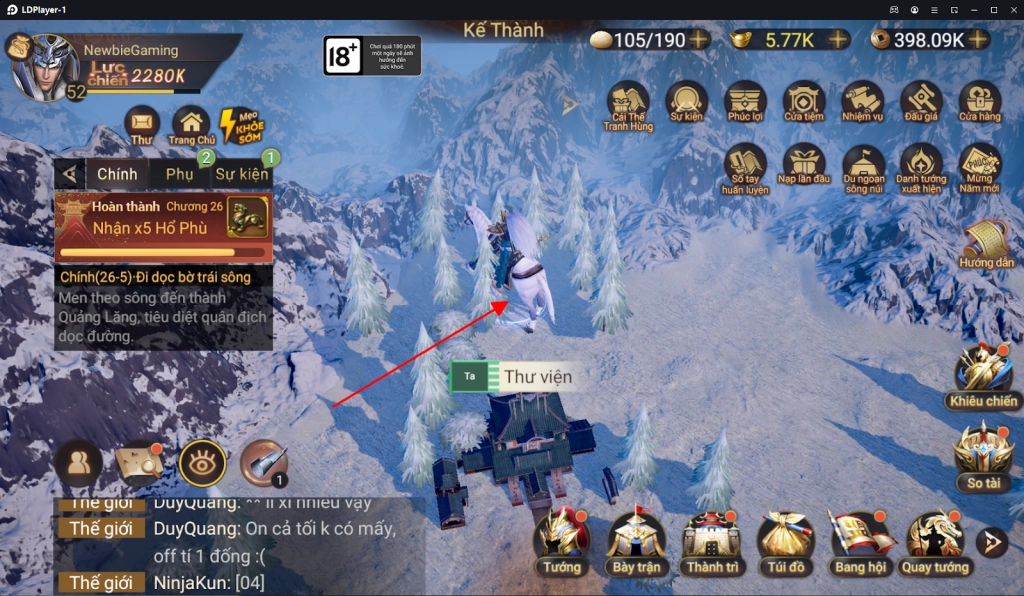Open NewbieGaming's player avatar profile
This screenshot has height=596, width=1024.
(x=44, y=65)
